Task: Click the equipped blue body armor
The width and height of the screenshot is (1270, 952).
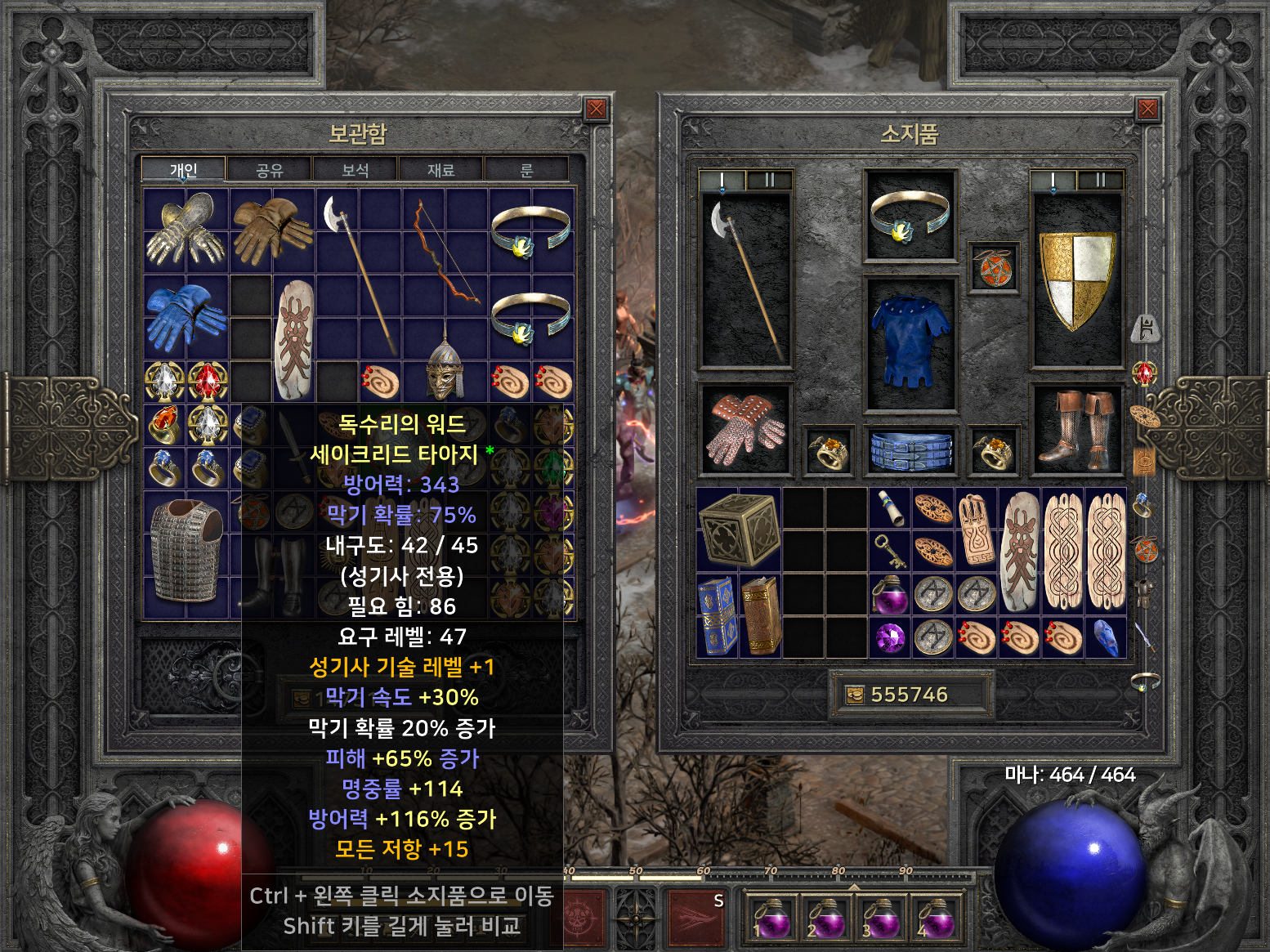Action: (x=910, y=341)
